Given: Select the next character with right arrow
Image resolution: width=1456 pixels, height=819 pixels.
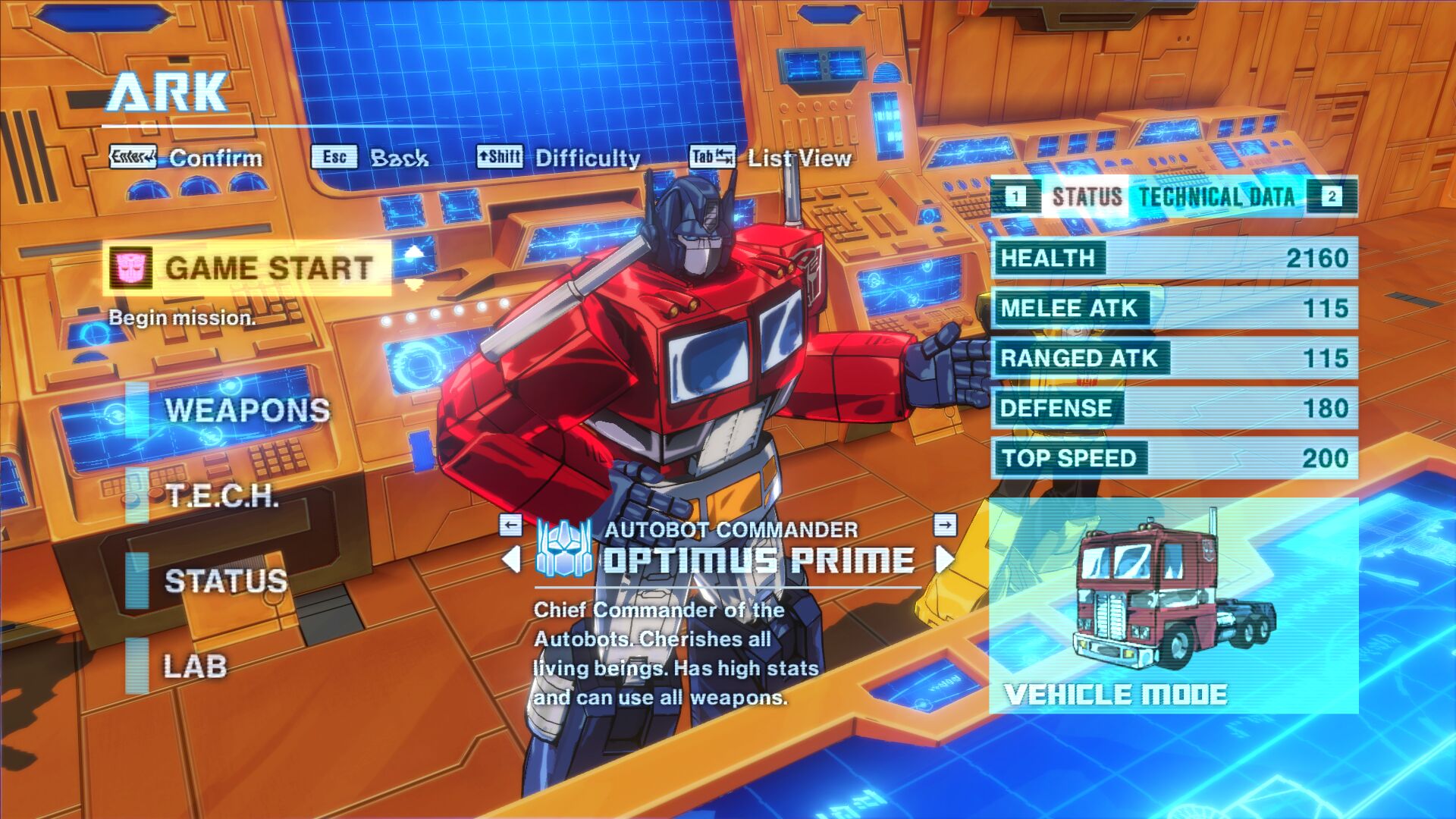Looking at the screenshot, I should click(945, 560).
